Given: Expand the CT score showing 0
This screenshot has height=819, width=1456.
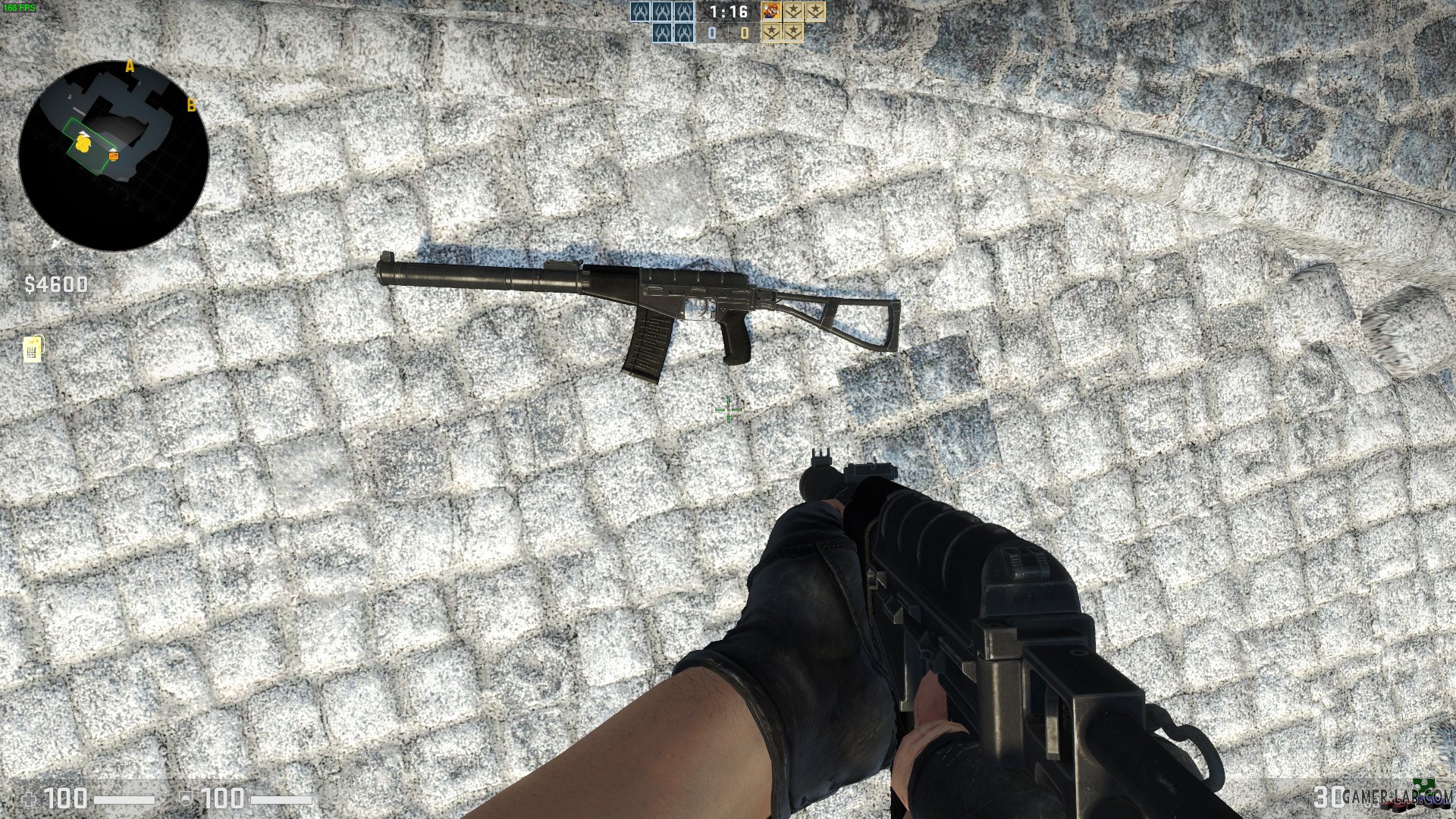Looking at the screenshot, I should (x=712, y=32).
